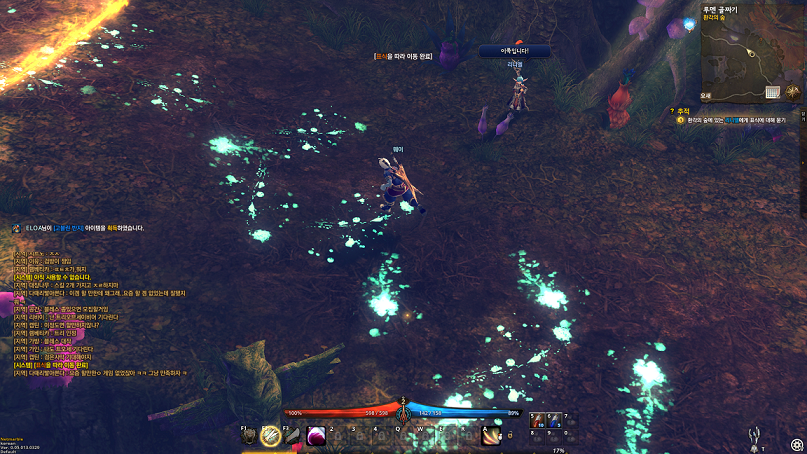This screenshot has width=807, height=454.
Task: Activate the highlighted F2 twin-blade stance
Action: pos(270,434)
